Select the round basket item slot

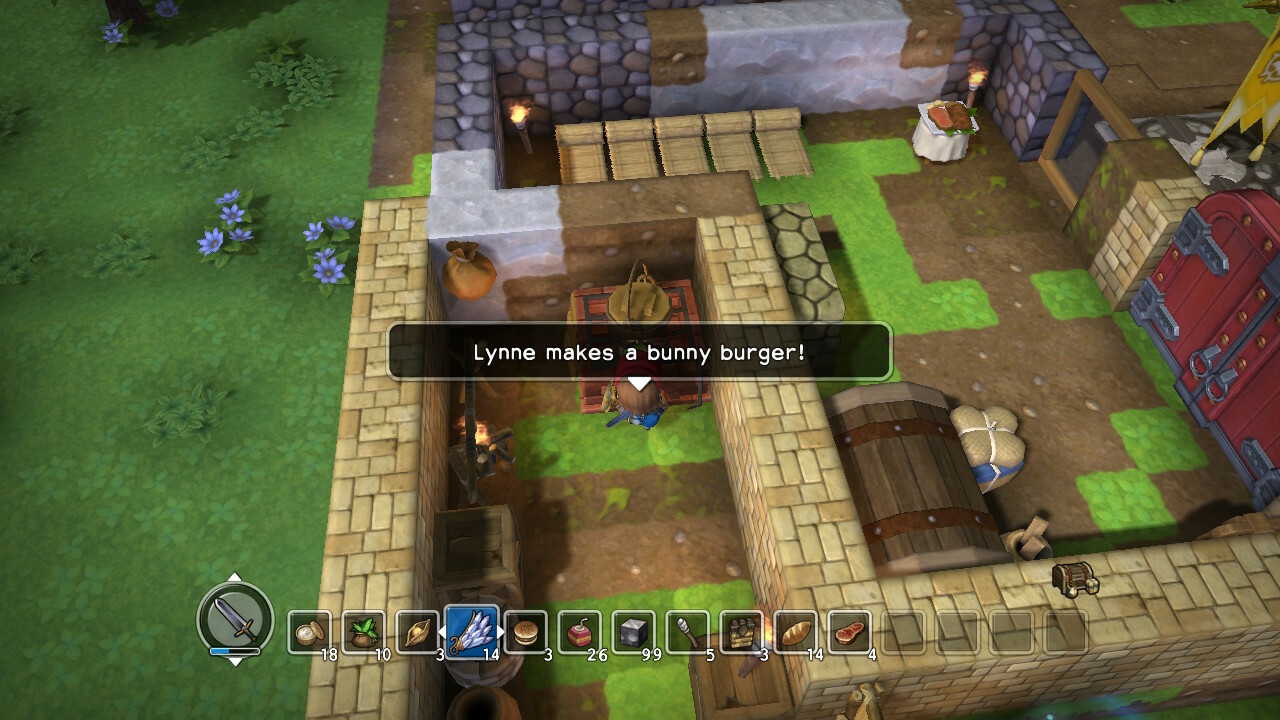[309, 632]
